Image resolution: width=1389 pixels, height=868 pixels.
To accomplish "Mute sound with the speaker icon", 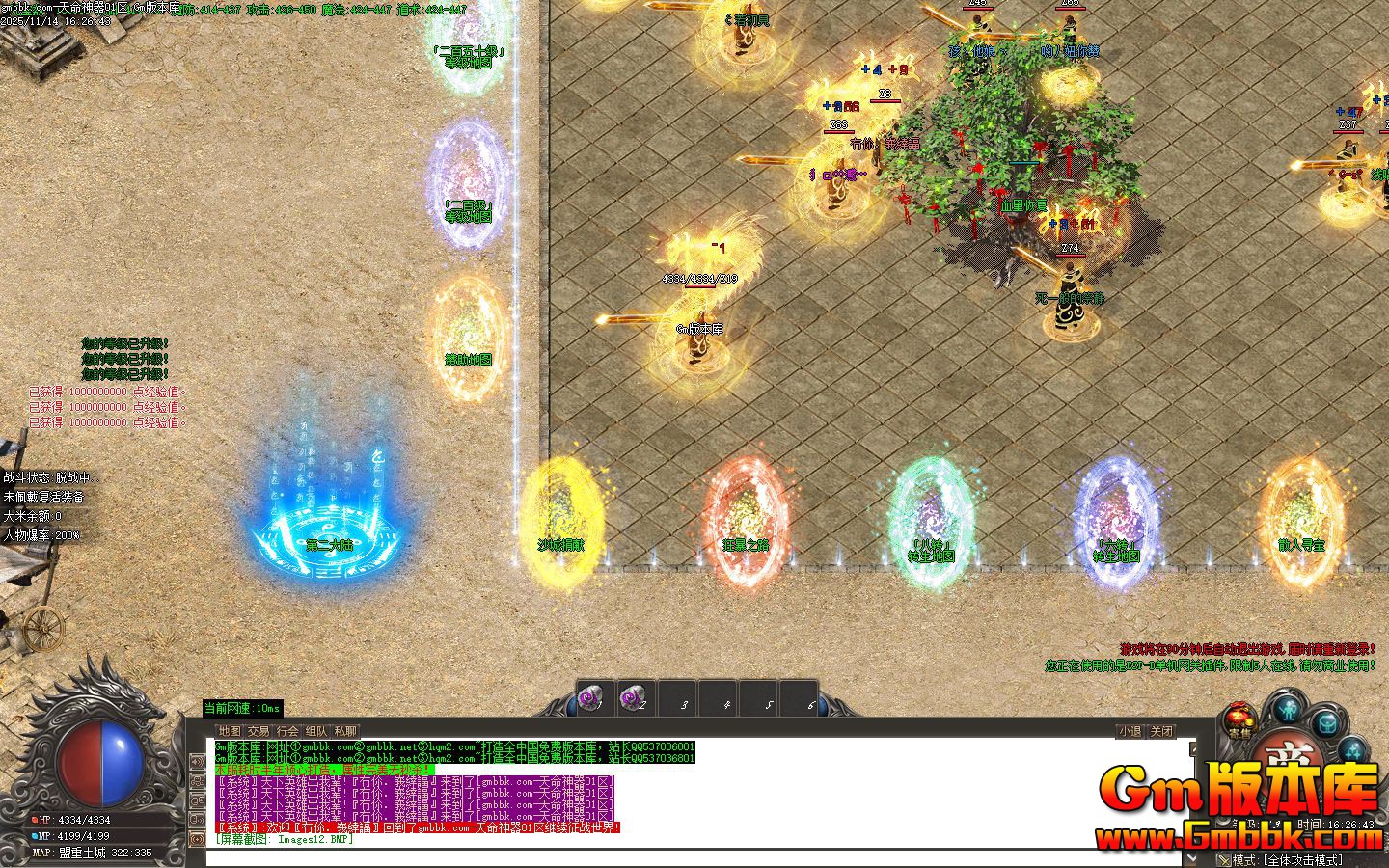I will click(198, 762).
